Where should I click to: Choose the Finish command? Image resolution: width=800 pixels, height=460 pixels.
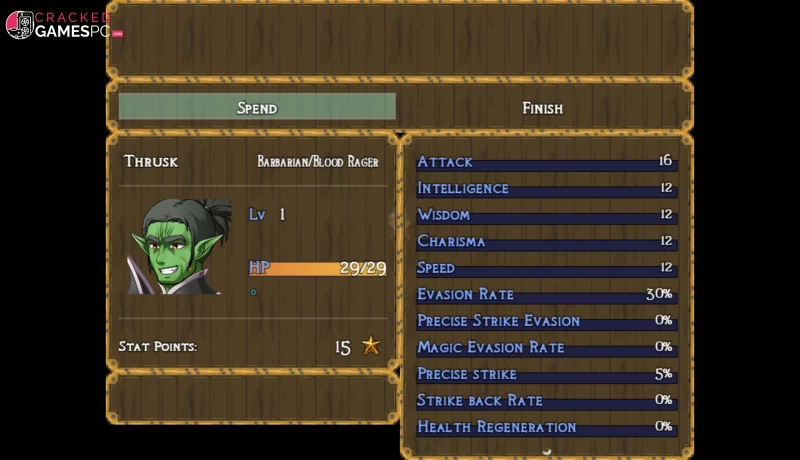pyautogui.click(x=542, y=107)
